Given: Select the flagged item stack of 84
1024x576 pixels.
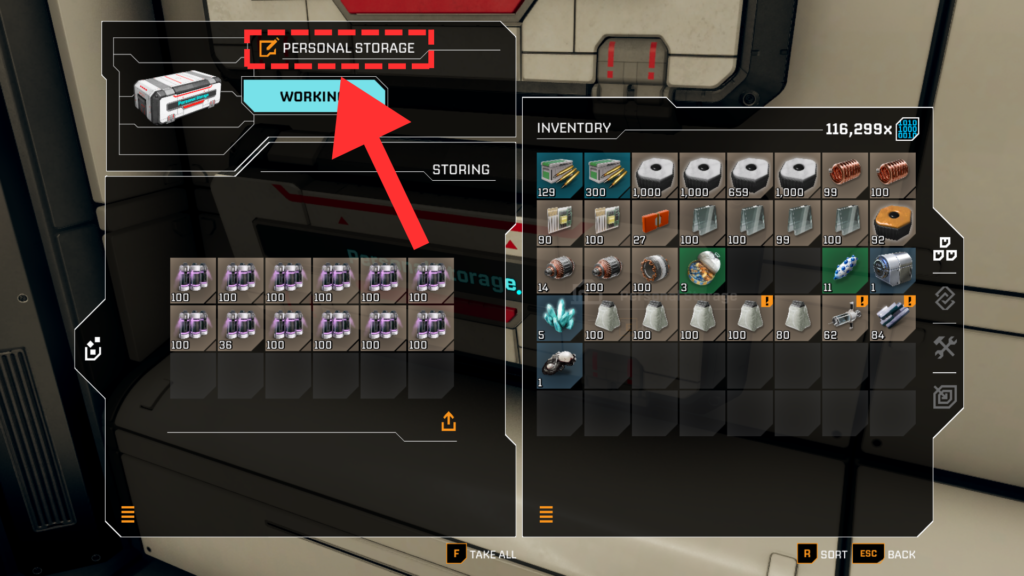Looking at the screenshot, I should [893, 318].
